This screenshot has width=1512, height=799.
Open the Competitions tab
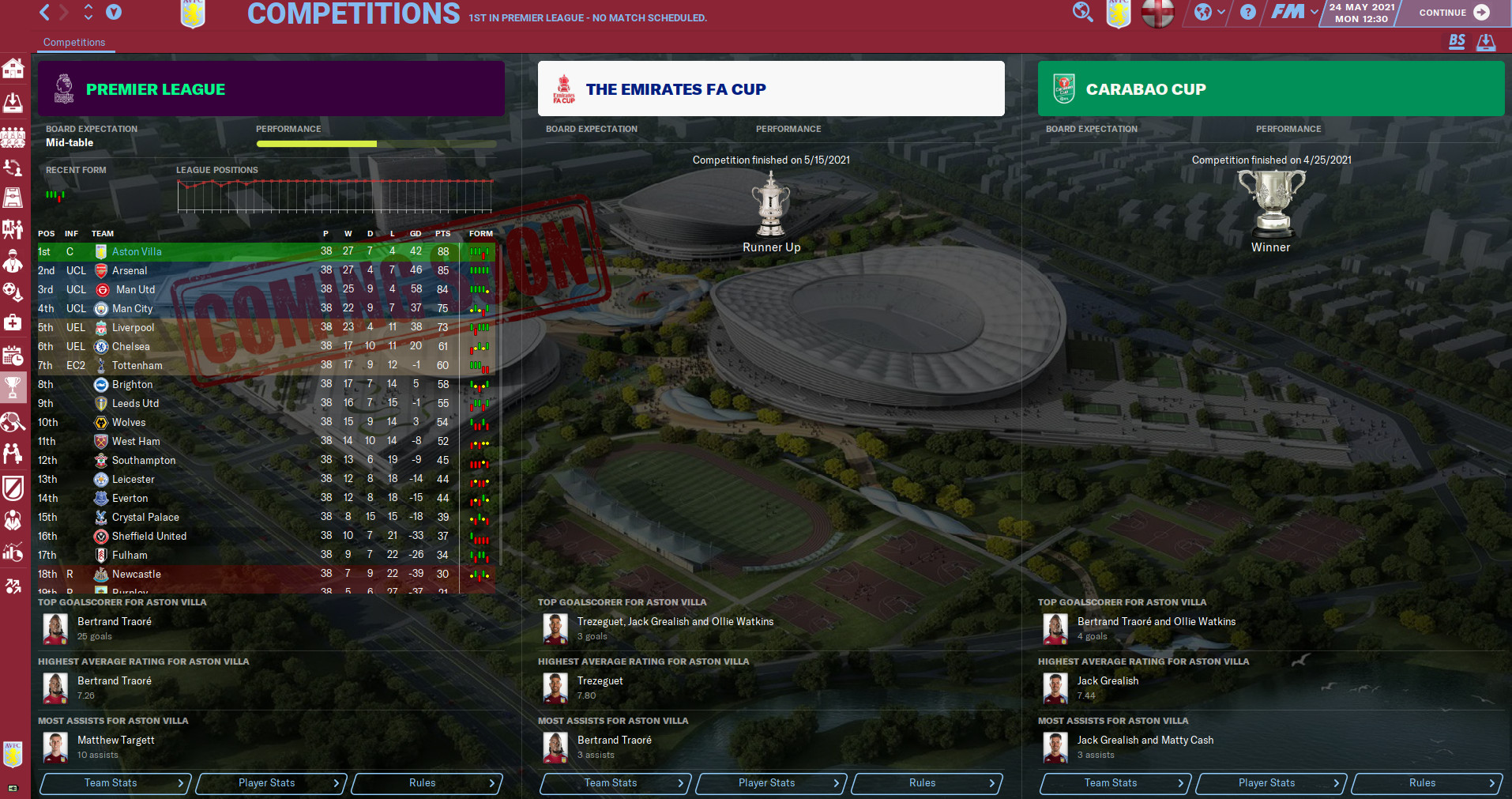[74, 43]
